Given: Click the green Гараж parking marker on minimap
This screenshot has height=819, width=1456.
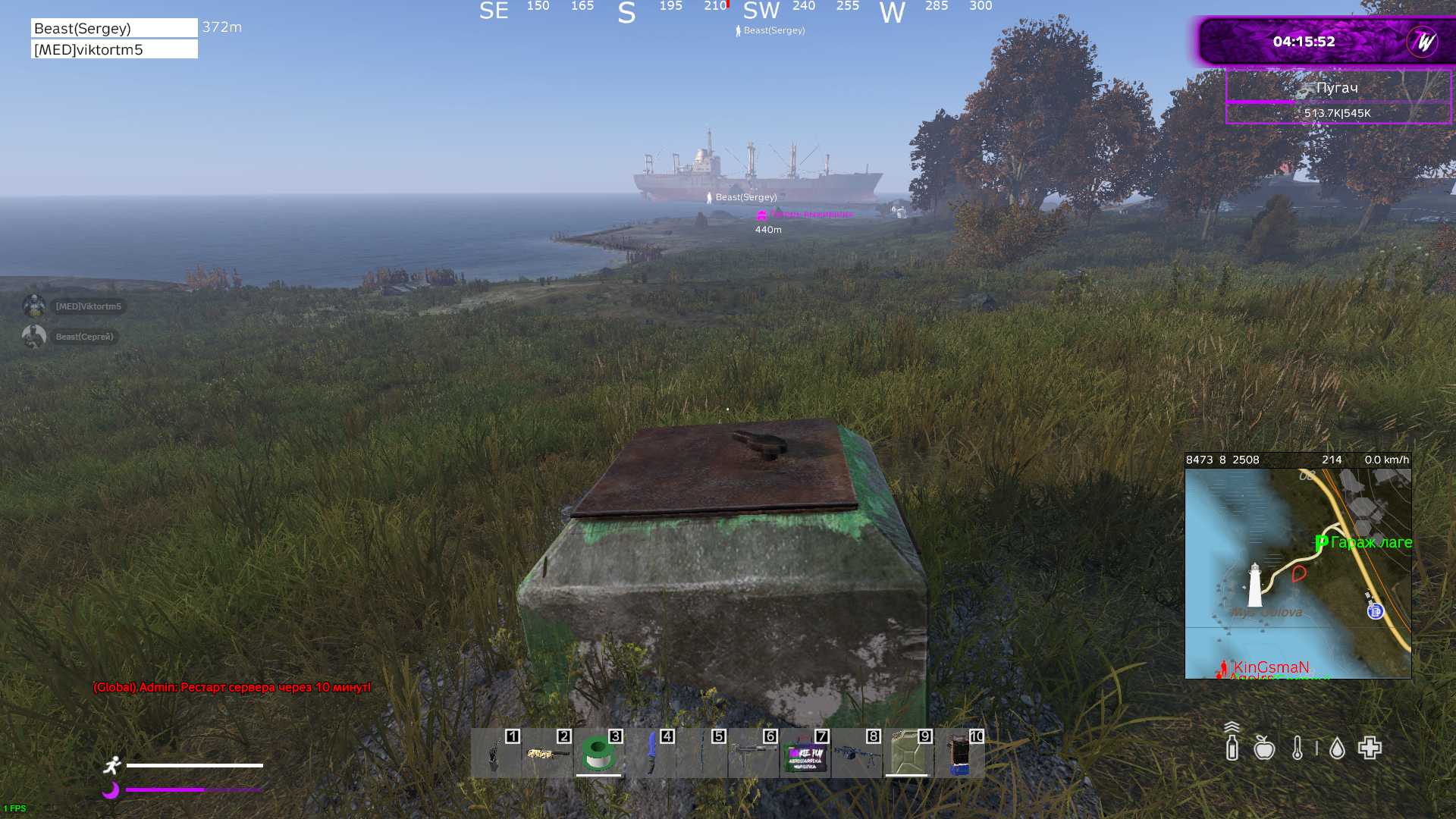Looking at the screenshot, I should pos(1322,542).
